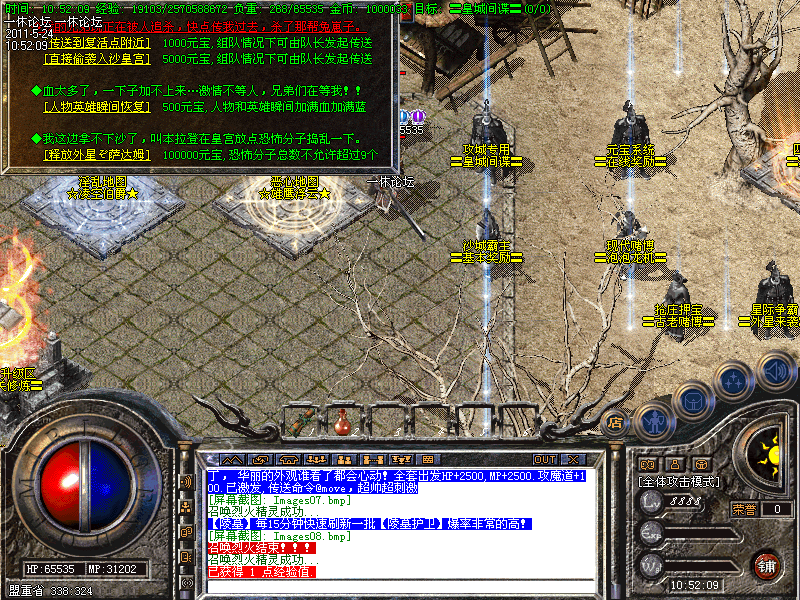Use the red potion in belt slot
Viewport: 800px width, 600px height.
342,421
